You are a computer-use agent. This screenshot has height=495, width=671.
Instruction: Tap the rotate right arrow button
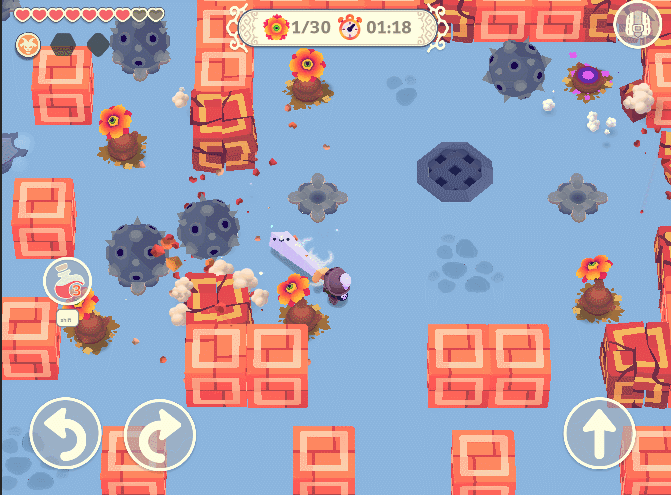coord(160,434)
